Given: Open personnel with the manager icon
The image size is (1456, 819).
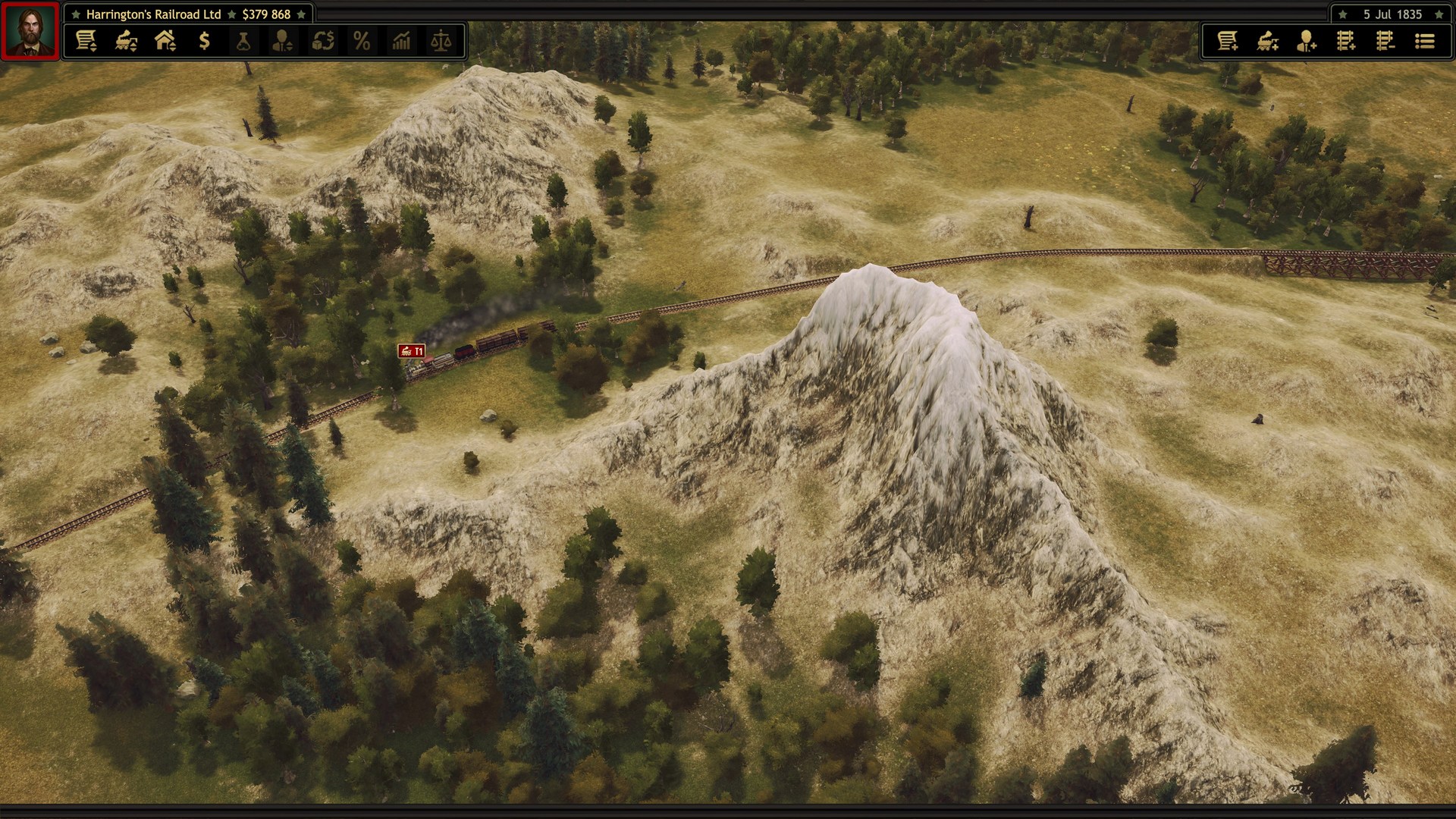Looking at the screenshot, I should click(x=283, y=42).
